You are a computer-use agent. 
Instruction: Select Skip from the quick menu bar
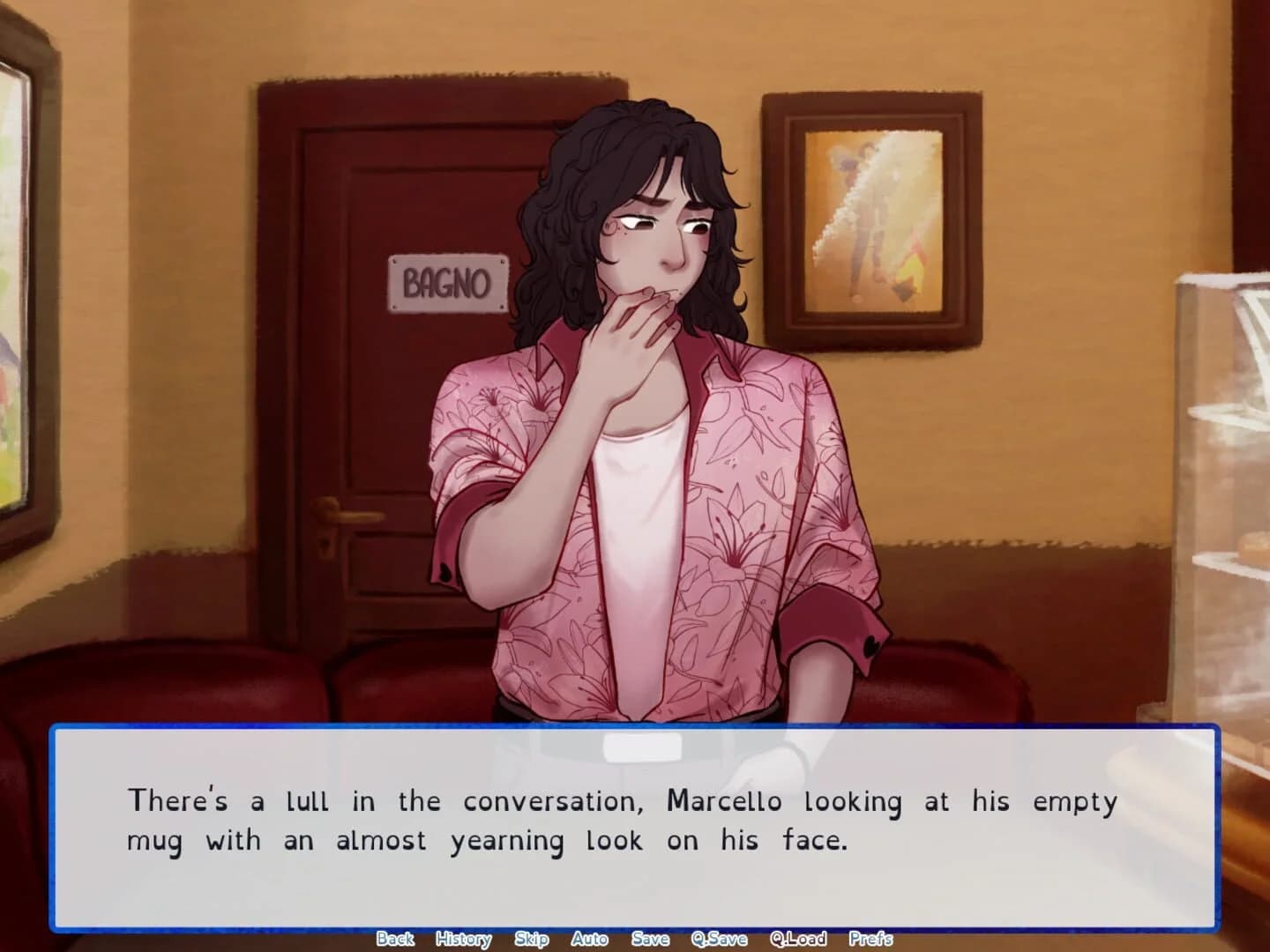point(531,939)
